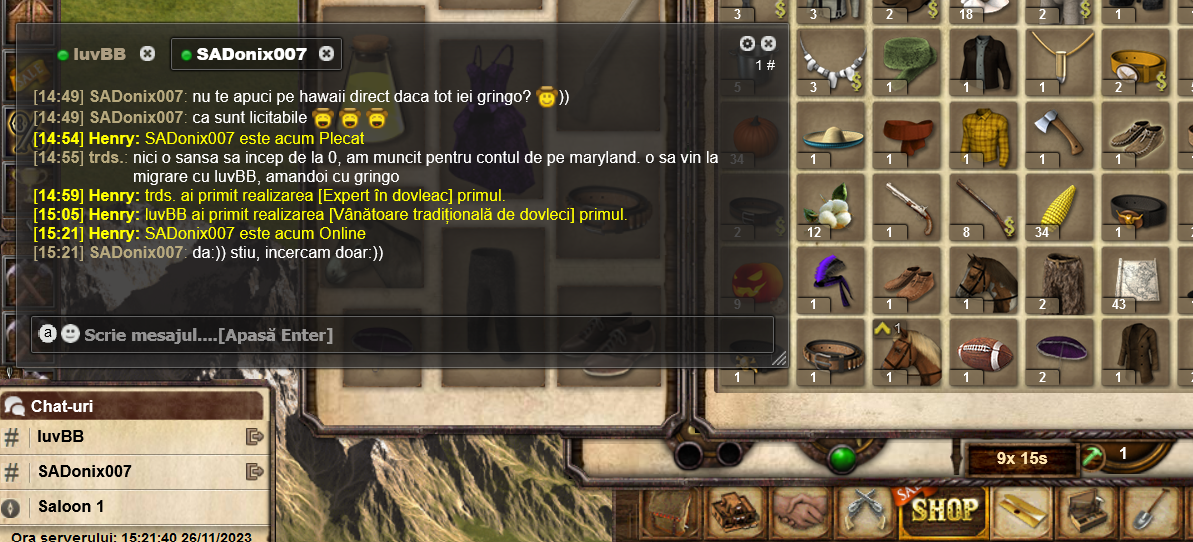
Task: Switch to the luvBB chat tab
Action: pos(98,54)
